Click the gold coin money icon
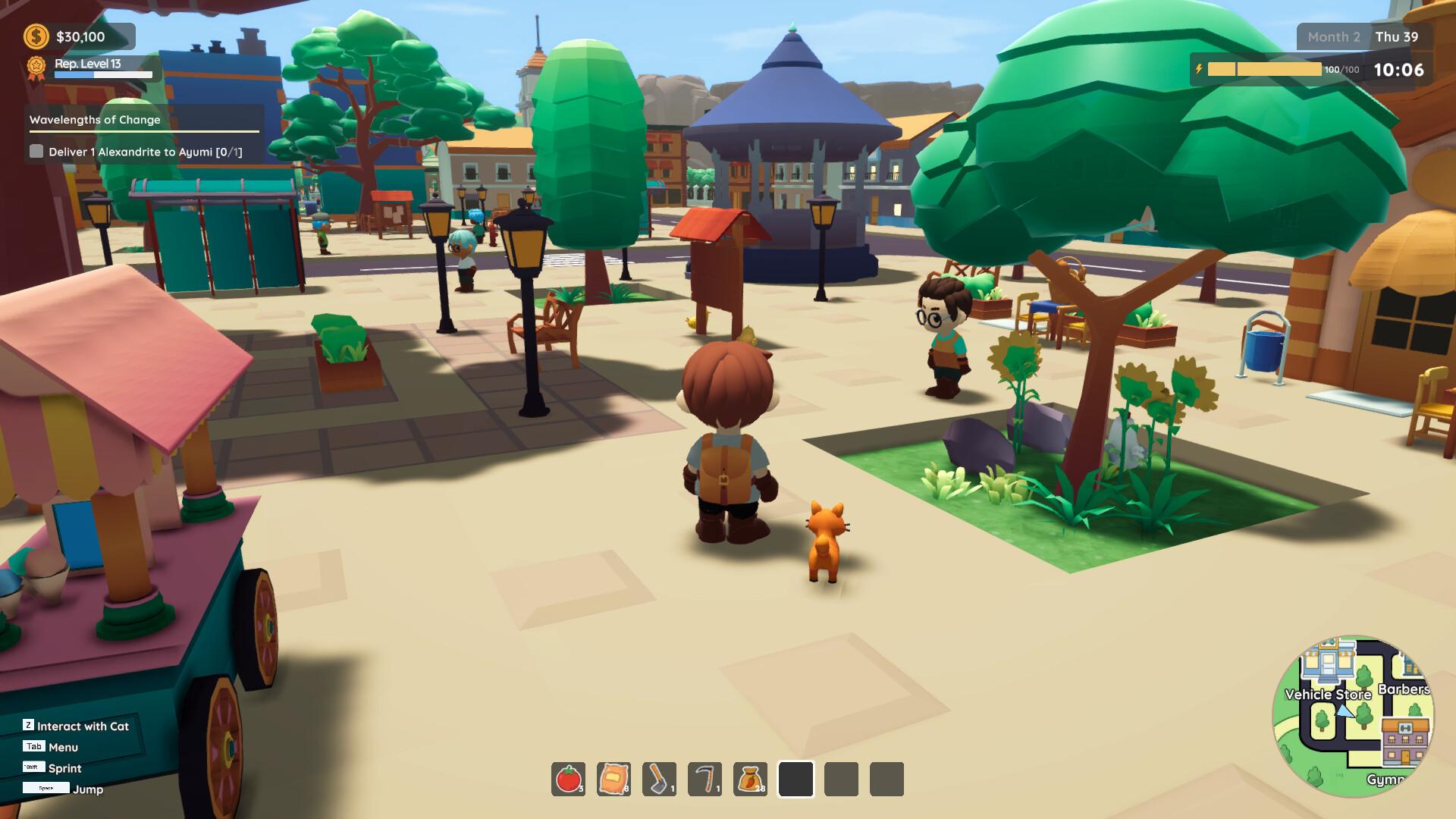This screenshot has width=1456, height=819. coord(36,36)
